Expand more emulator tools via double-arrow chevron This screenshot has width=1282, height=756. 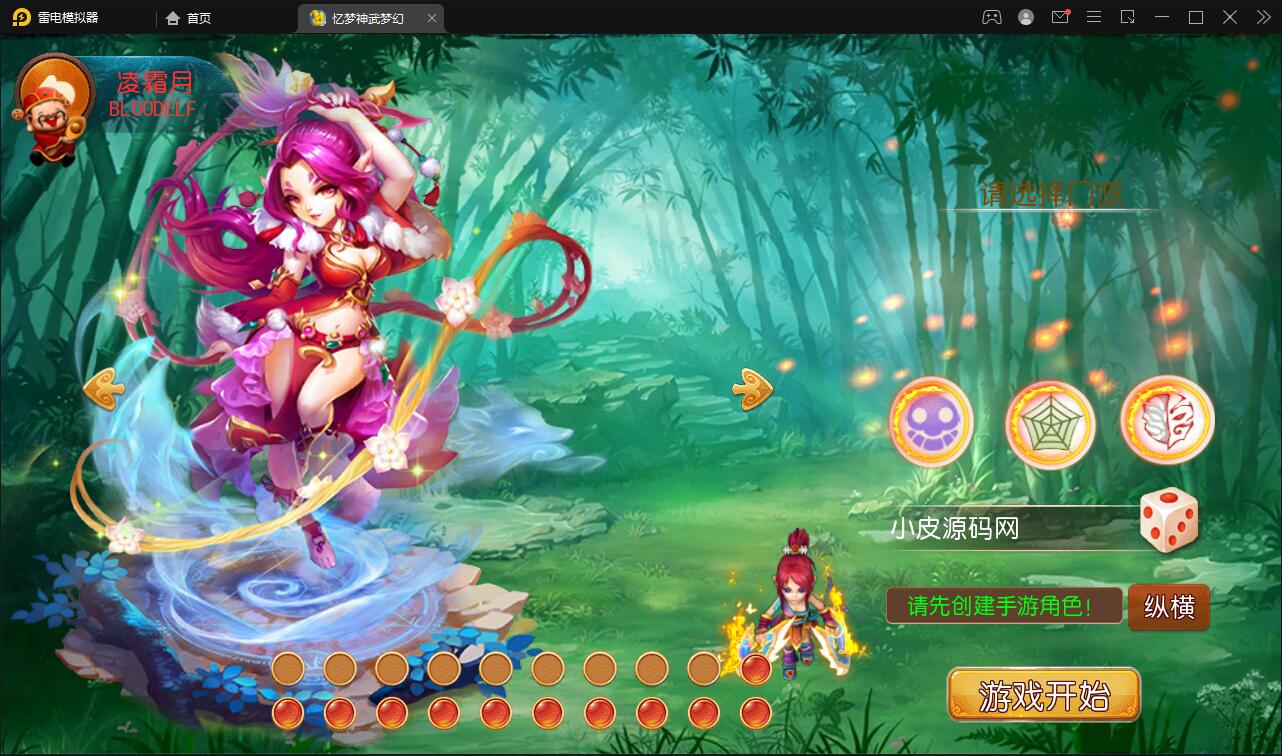click(x=1263, y=17)
